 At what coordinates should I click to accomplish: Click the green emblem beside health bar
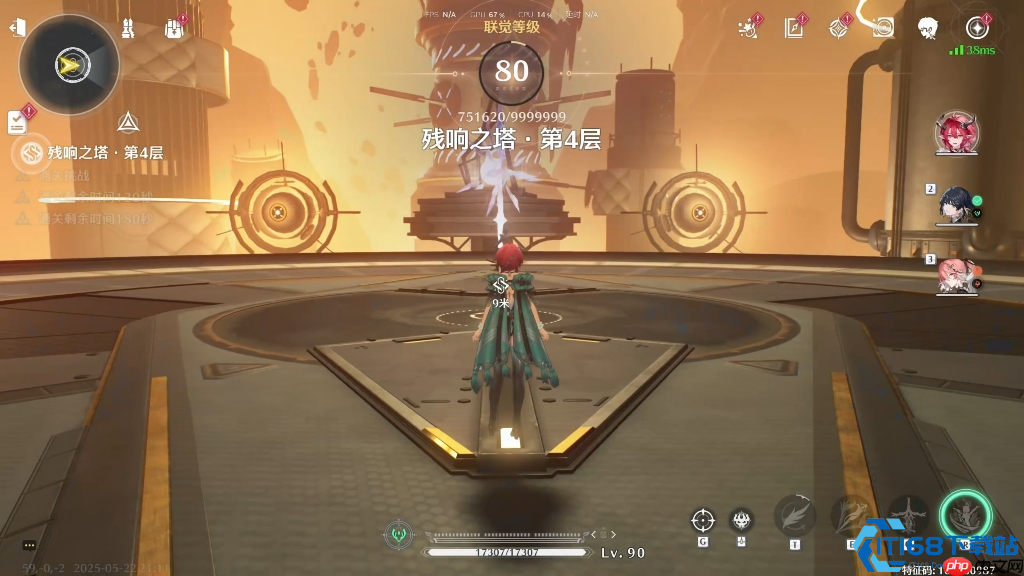tap(400, 534)
